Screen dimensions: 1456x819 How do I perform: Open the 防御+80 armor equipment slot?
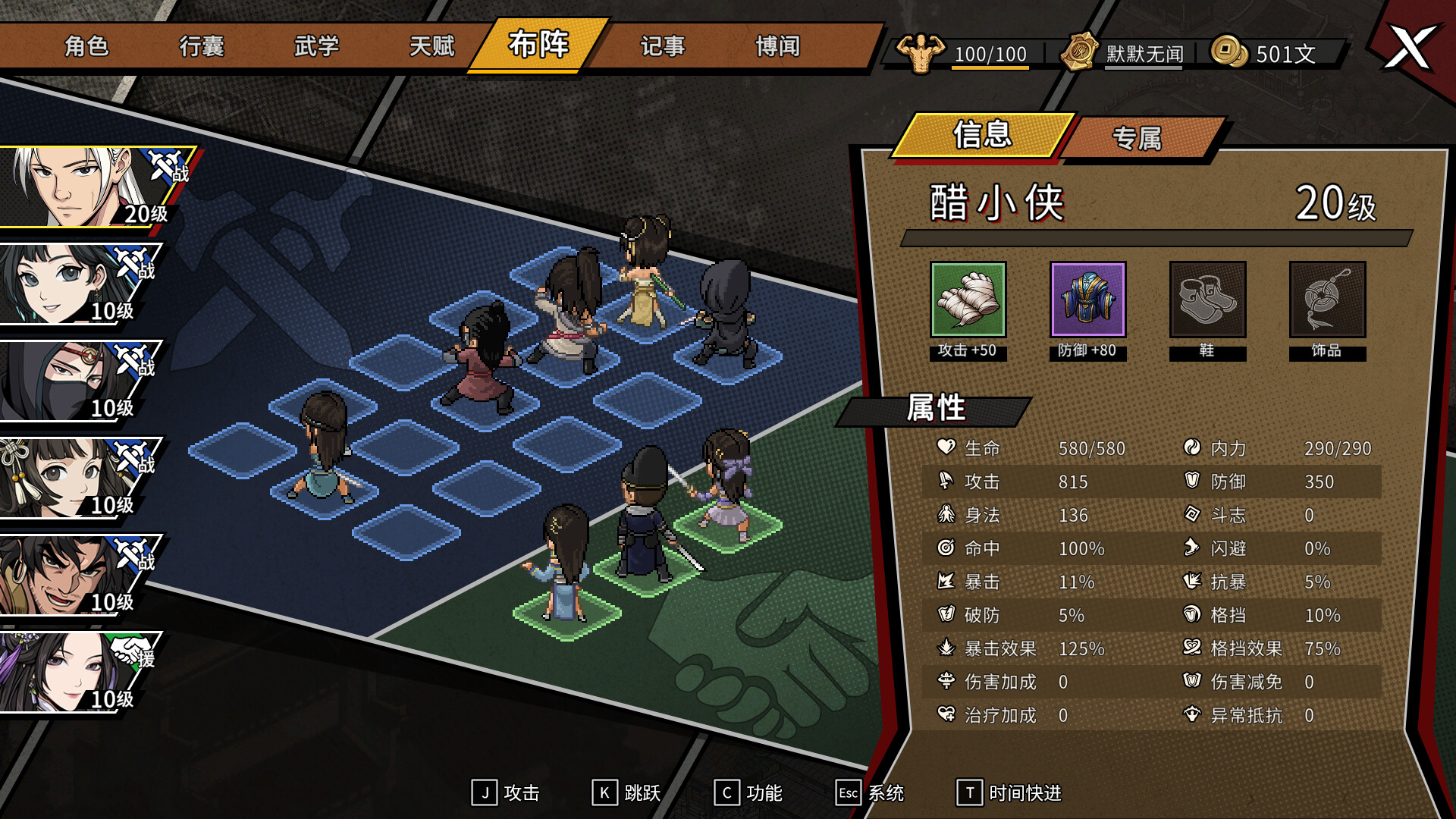pyautogui.click(x=1087, y=299)
